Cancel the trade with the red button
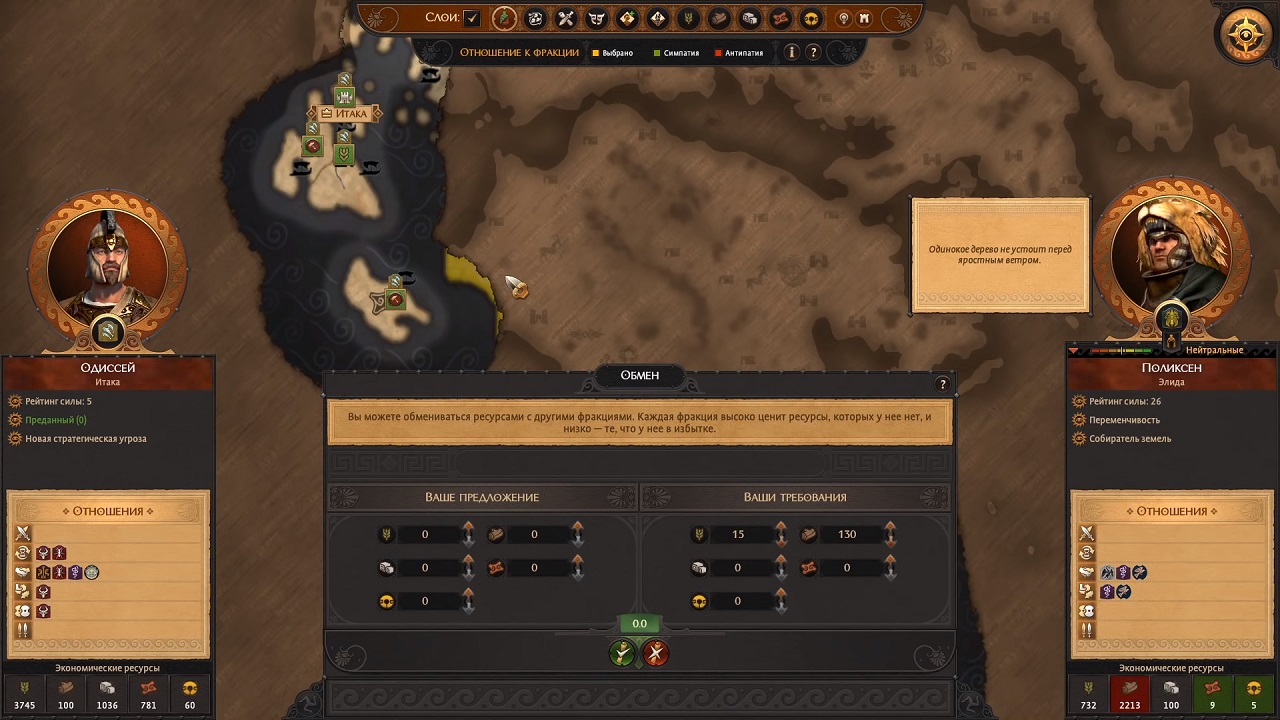This screenshot has width=1280, height=720. coord(656,653)
